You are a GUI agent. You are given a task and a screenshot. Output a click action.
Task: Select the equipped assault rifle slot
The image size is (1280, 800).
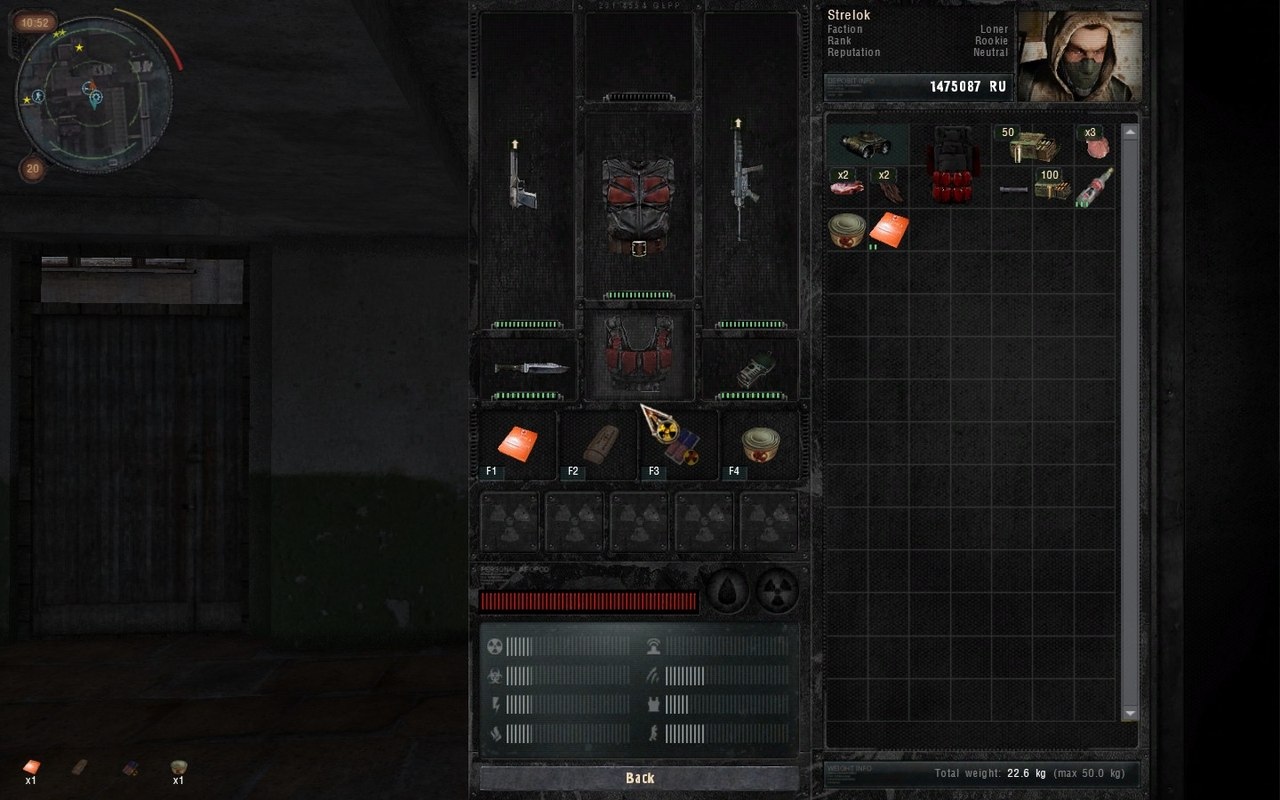(741, 185)
